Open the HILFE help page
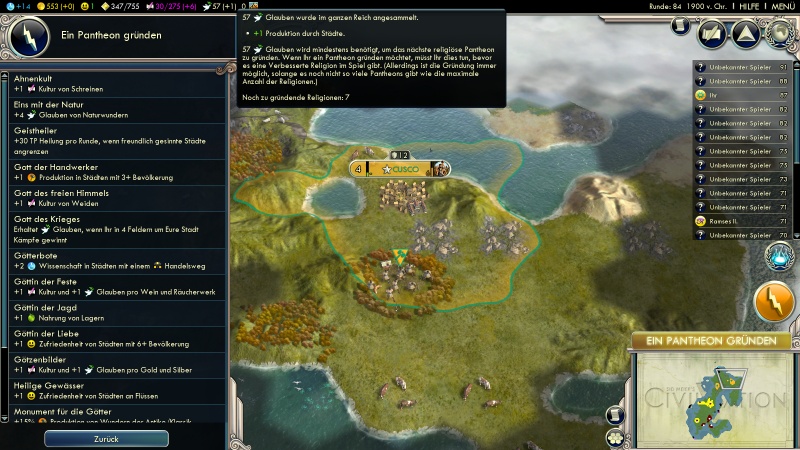The width and height of the screenshot is (800, 450). [750, 6]
